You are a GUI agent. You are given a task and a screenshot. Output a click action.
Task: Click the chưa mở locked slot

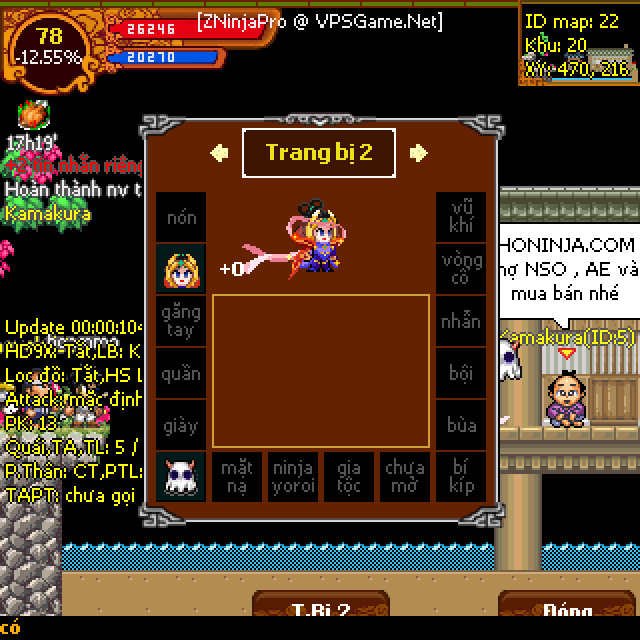tap(405, 477)
